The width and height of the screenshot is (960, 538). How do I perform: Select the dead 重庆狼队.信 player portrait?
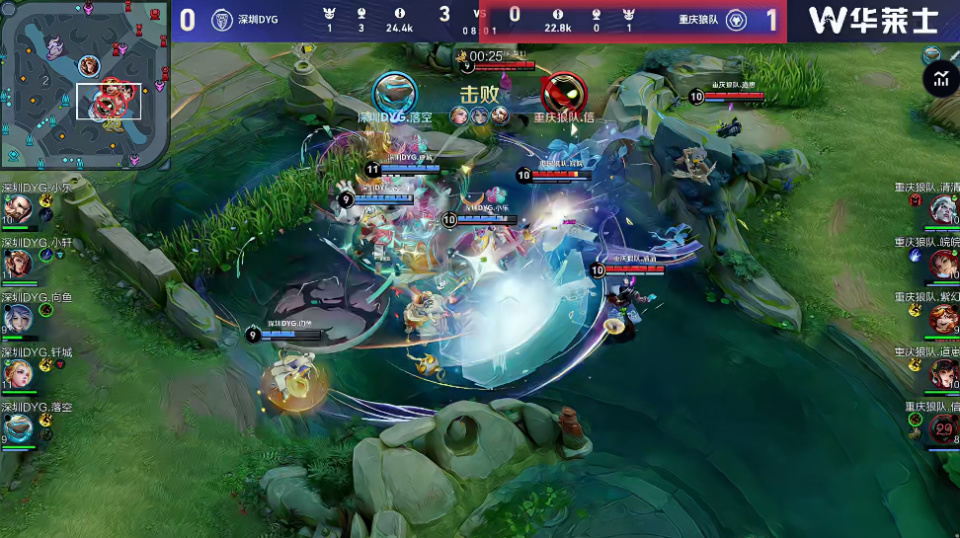point(942,429)
